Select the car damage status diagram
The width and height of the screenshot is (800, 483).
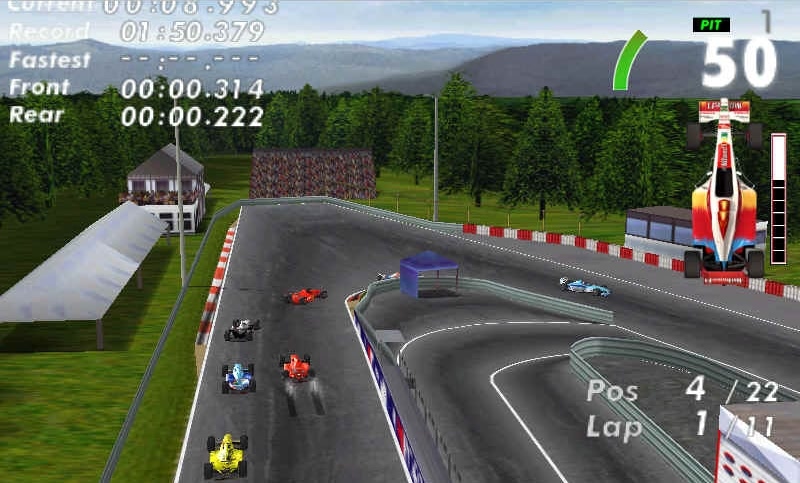pyautogui.click(x=724, y=189)
